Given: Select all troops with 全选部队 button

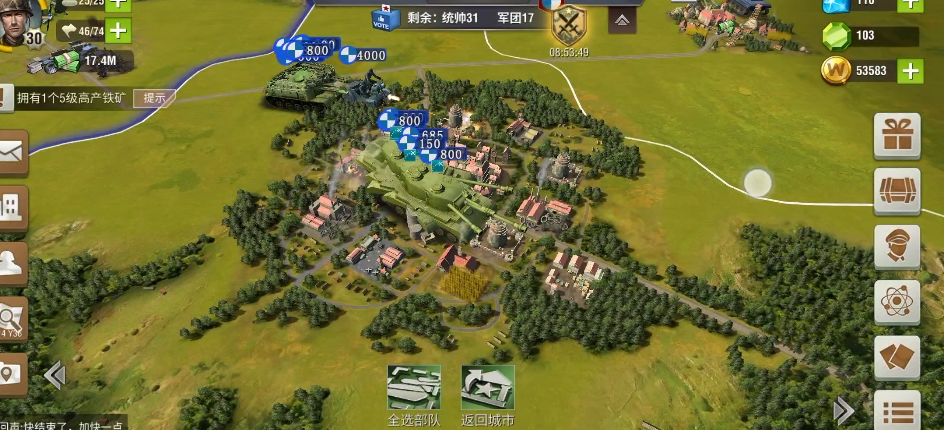Looking at the screenshot, I should coord(413,388).
